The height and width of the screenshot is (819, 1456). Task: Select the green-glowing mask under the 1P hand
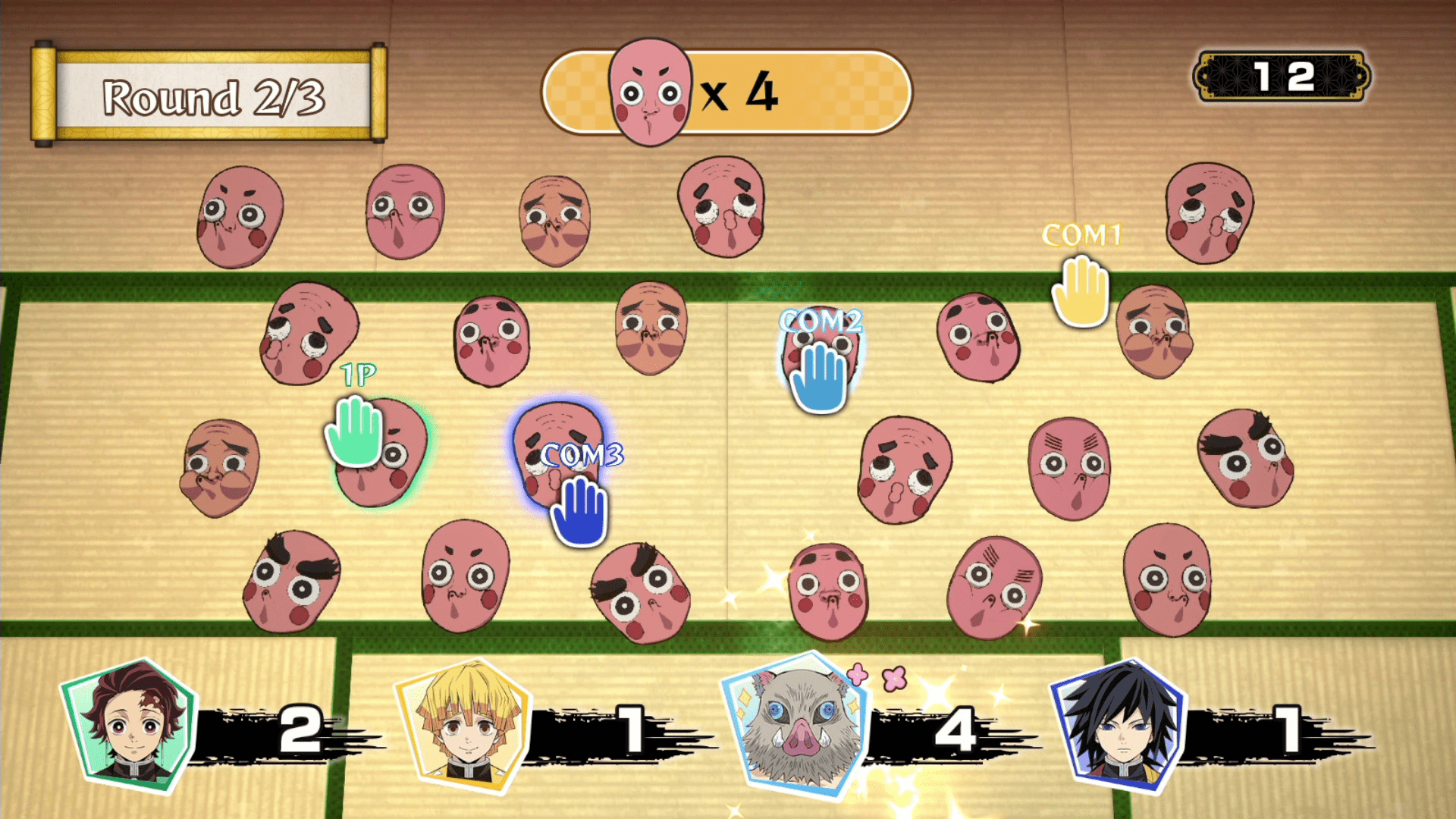(x=383, y=455)
